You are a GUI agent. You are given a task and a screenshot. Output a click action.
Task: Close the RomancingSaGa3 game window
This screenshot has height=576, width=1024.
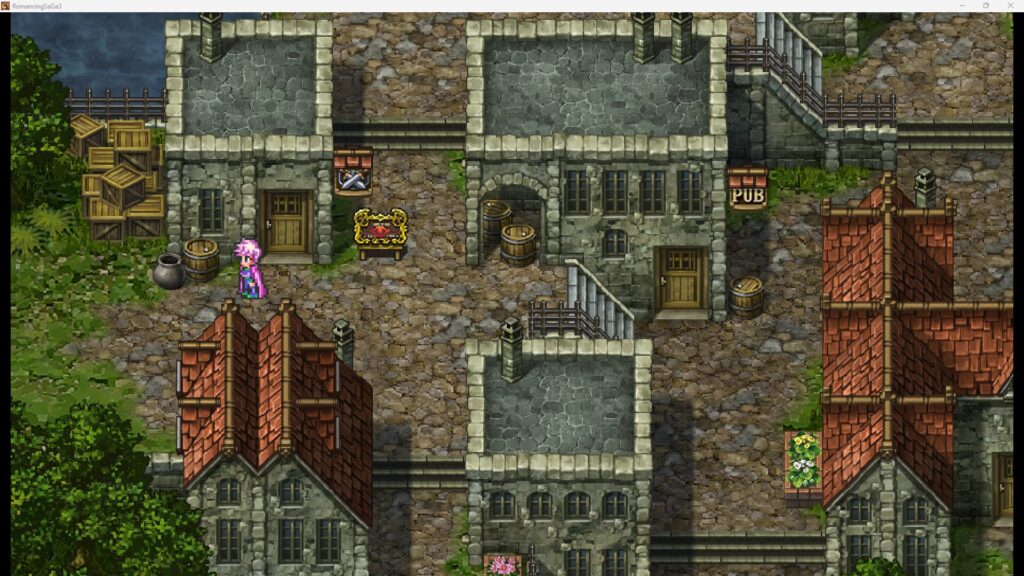(1009, 5)
